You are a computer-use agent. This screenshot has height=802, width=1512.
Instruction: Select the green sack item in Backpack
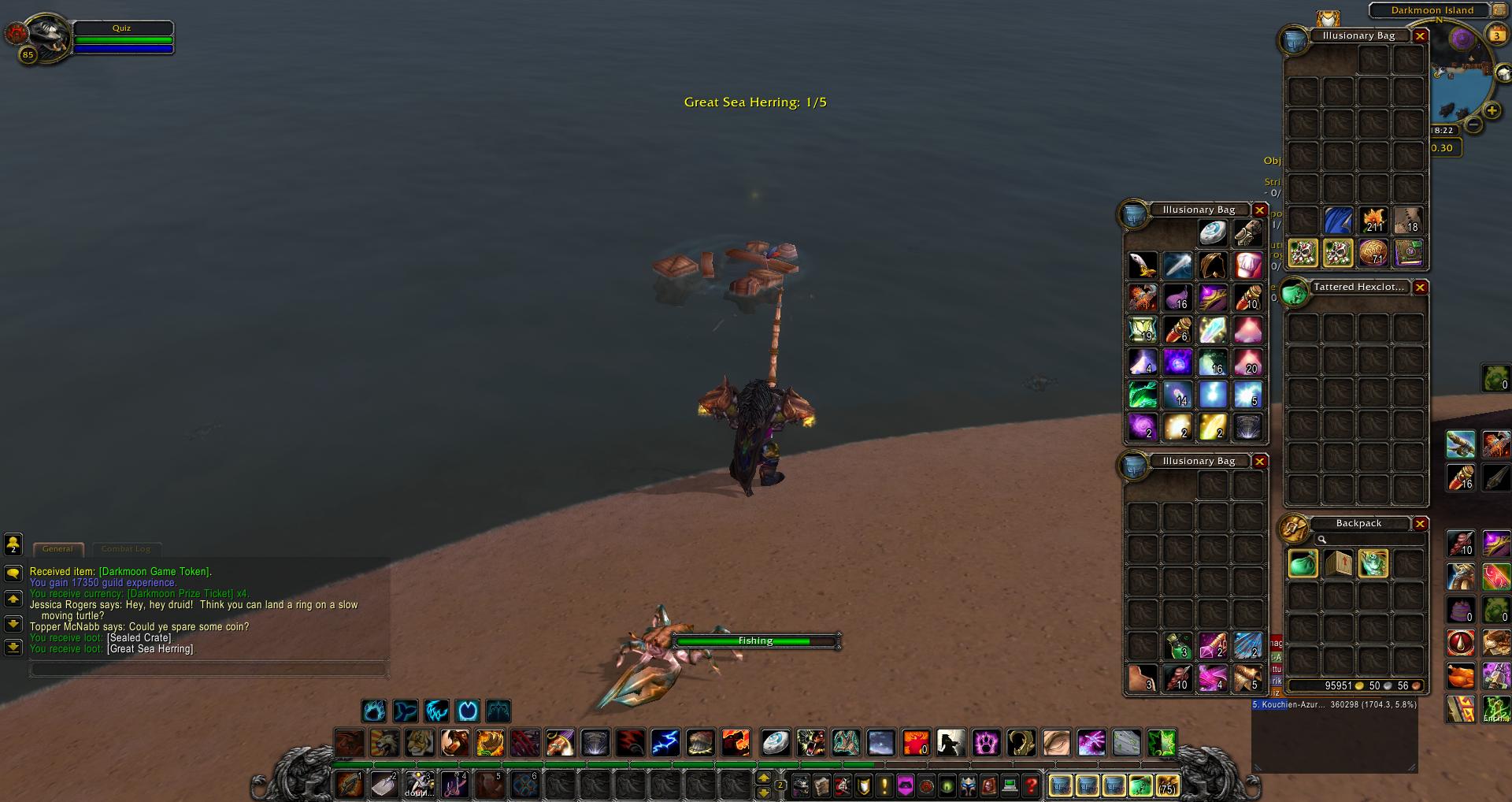1303,564
